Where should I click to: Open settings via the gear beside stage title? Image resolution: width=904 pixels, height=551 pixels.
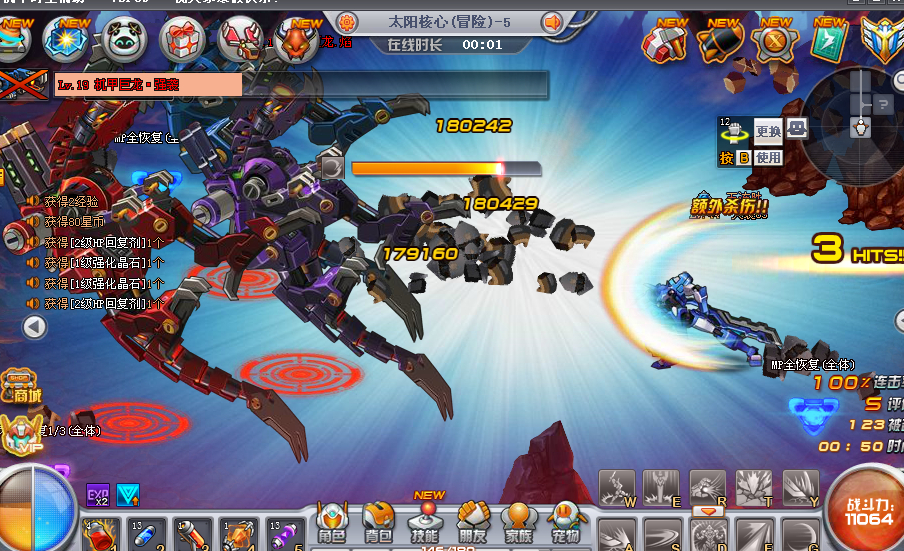coord(347,22)
